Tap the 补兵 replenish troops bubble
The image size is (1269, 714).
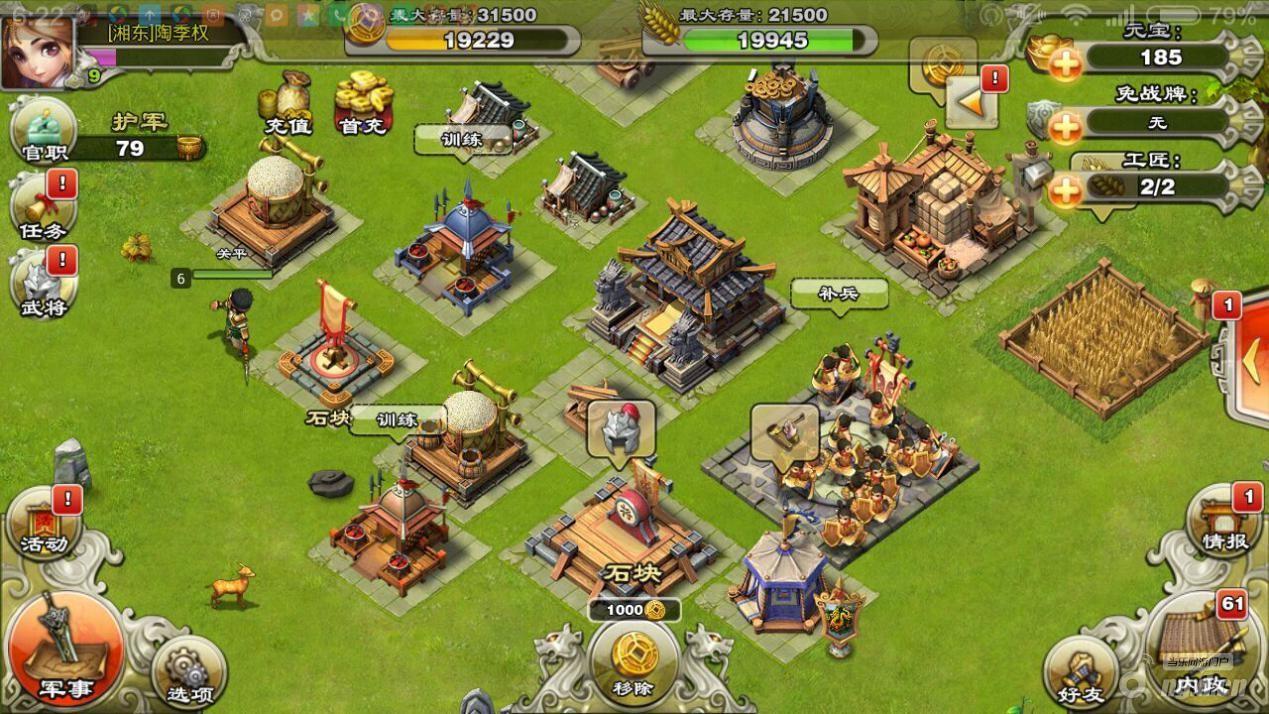point(839,294)
